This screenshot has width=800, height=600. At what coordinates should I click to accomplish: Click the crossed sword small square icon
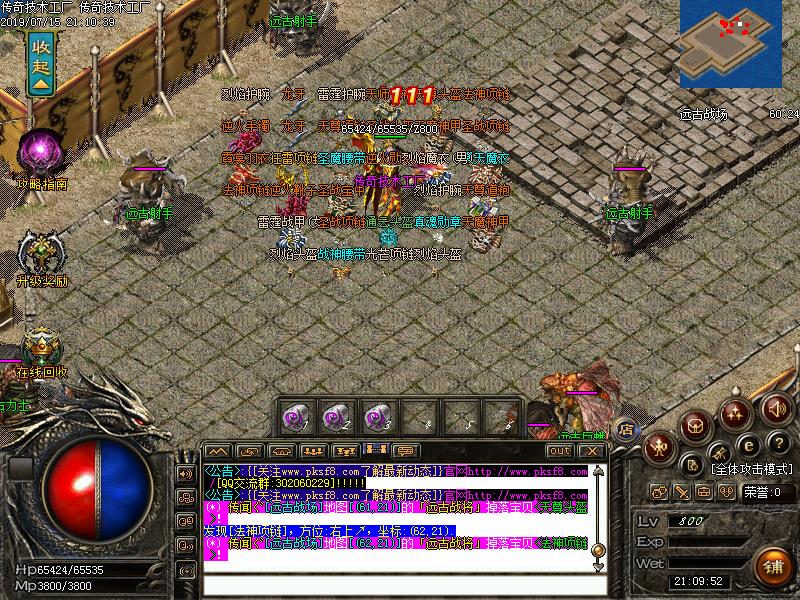pos(682,491)
